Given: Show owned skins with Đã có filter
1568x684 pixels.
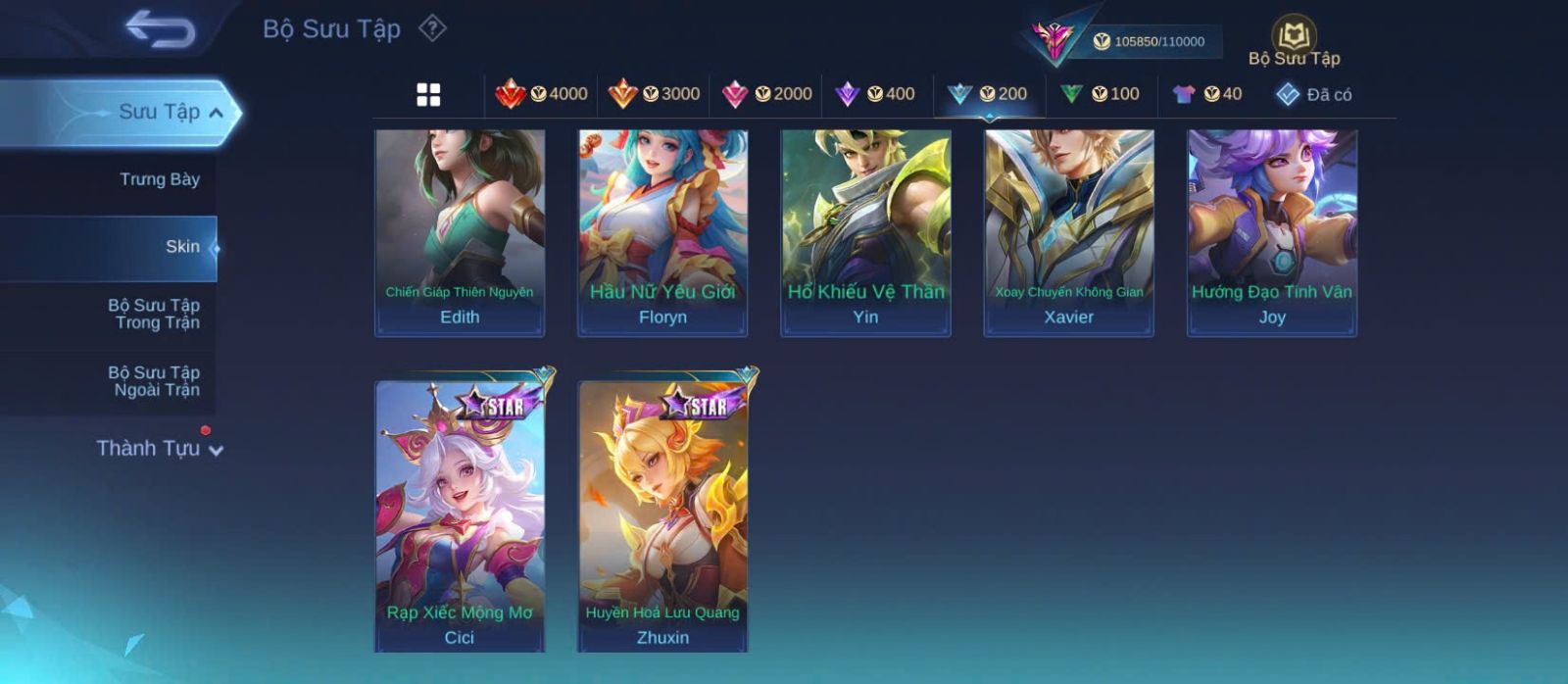Looking at the screenshot, I should 1314,95.
